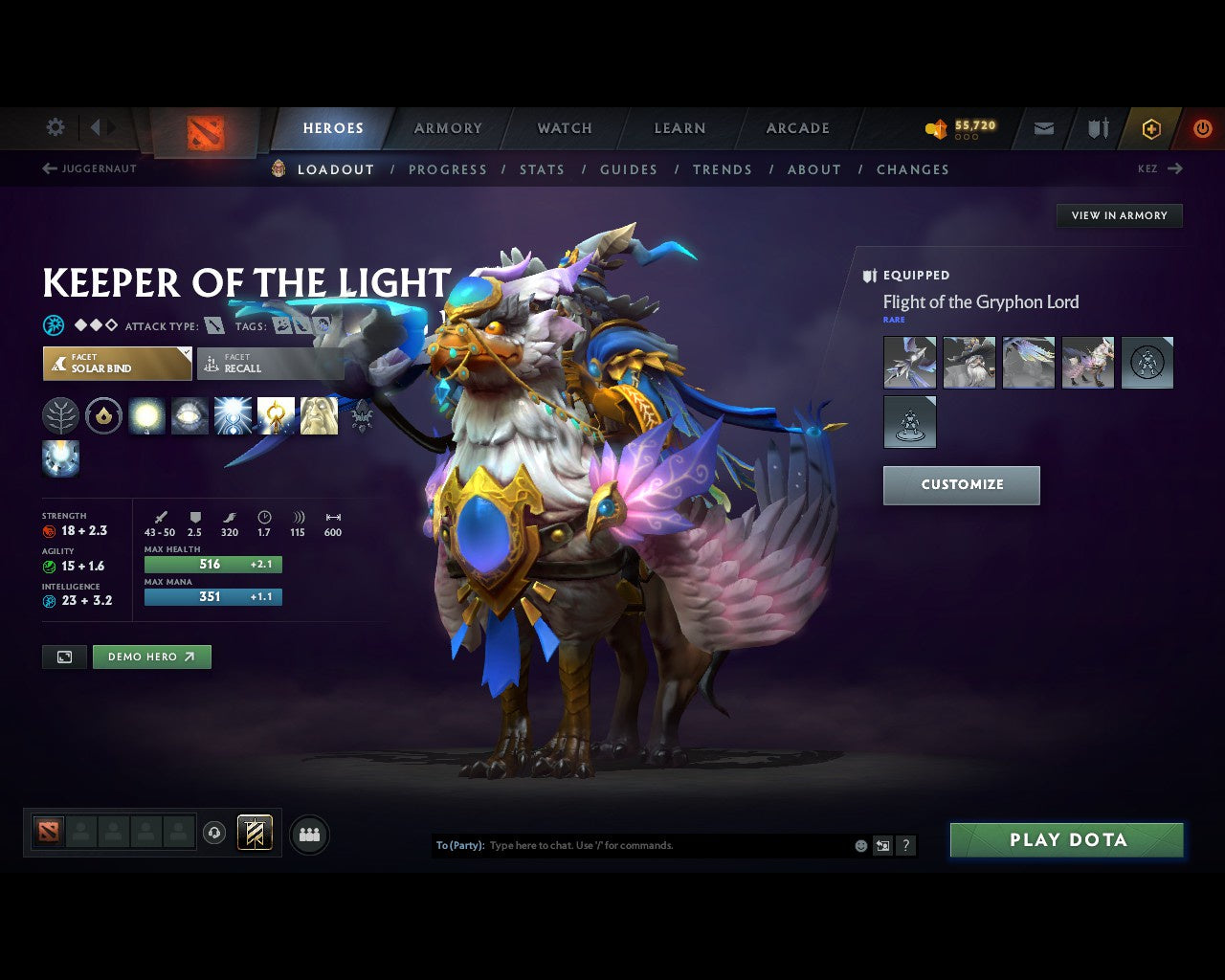Choose the Solar Bind facet

(x=117, y=364)
